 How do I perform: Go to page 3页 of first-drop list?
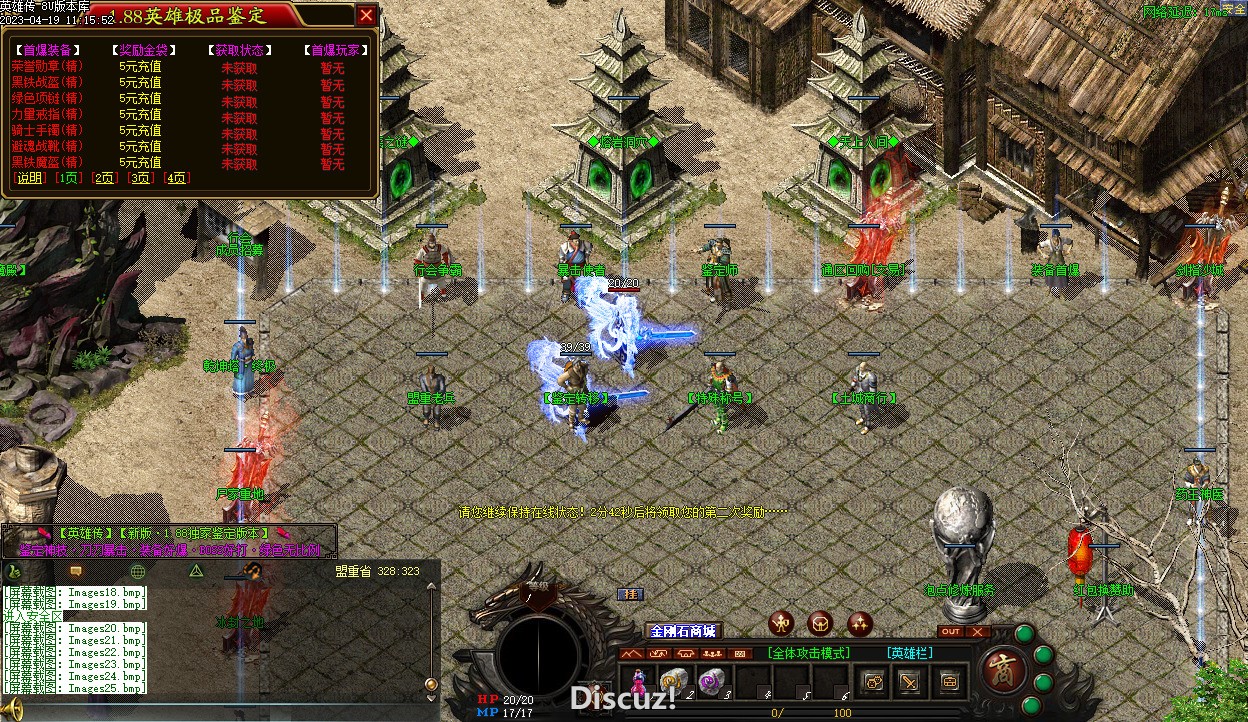pos(140,178)
